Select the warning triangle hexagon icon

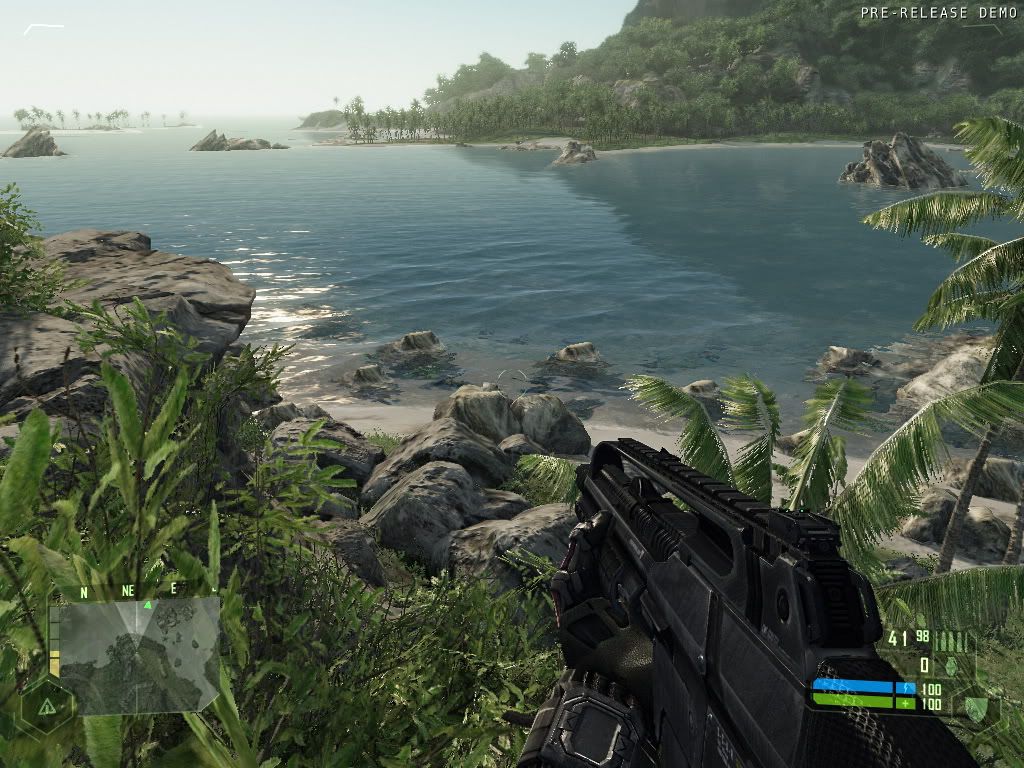46,706
